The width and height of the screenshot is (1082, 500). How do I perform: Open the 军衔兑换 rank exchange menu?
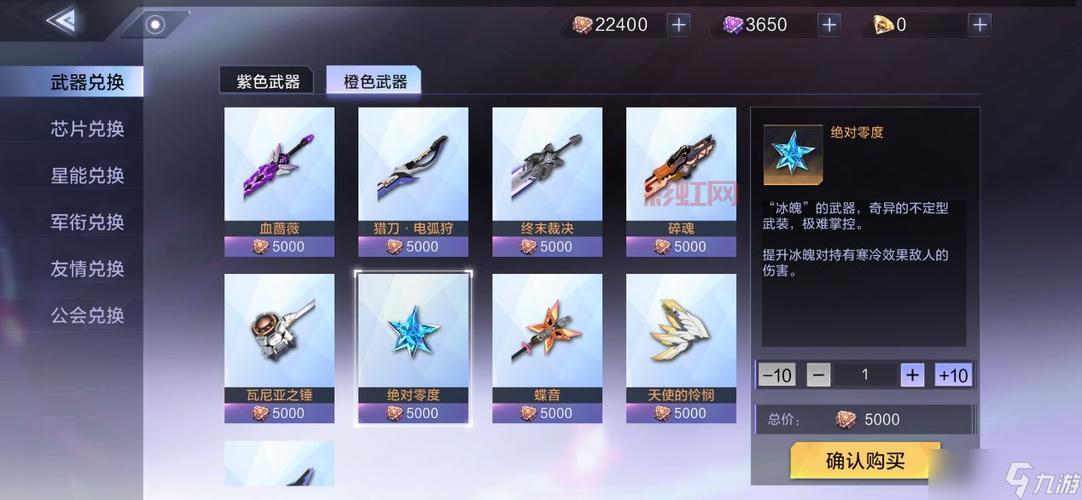click(x=87, y=222)
